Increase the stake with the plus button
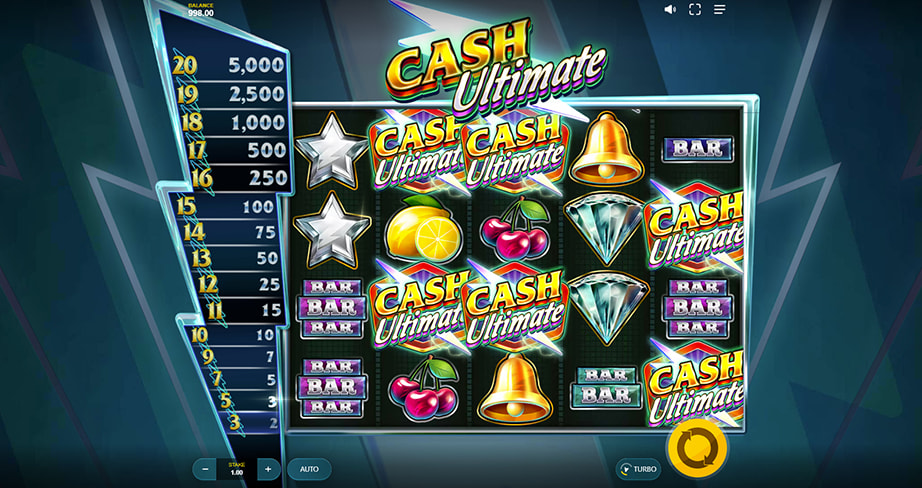 tap(267, 468)
